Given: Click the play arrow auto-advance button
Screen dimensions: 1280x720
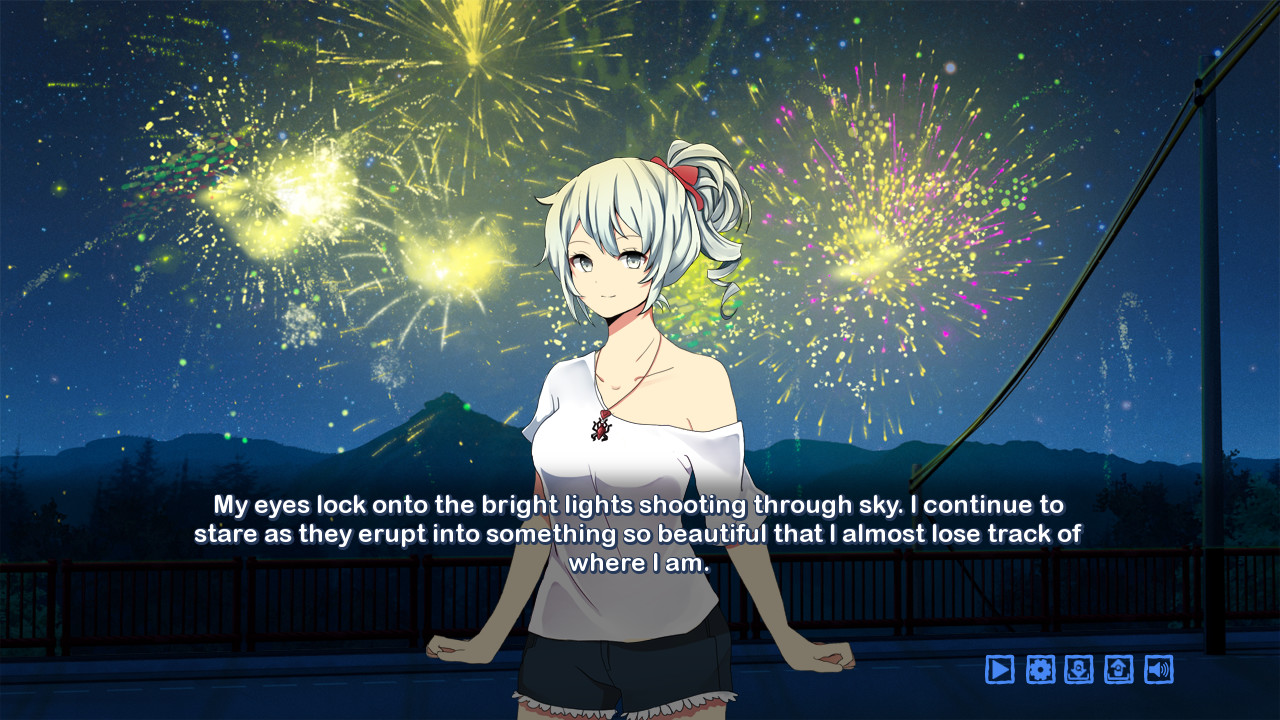Looking at the screenshot, I should coord(1000,669).
